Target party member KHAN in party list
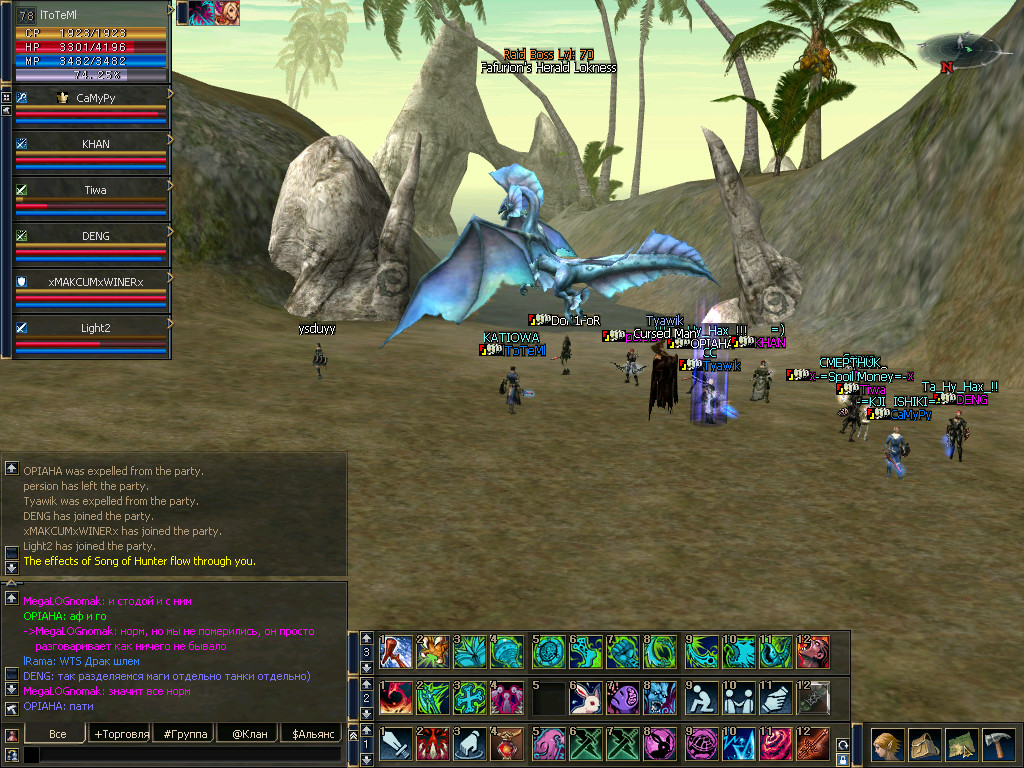Screen dimensions: 1024x768 96,144
